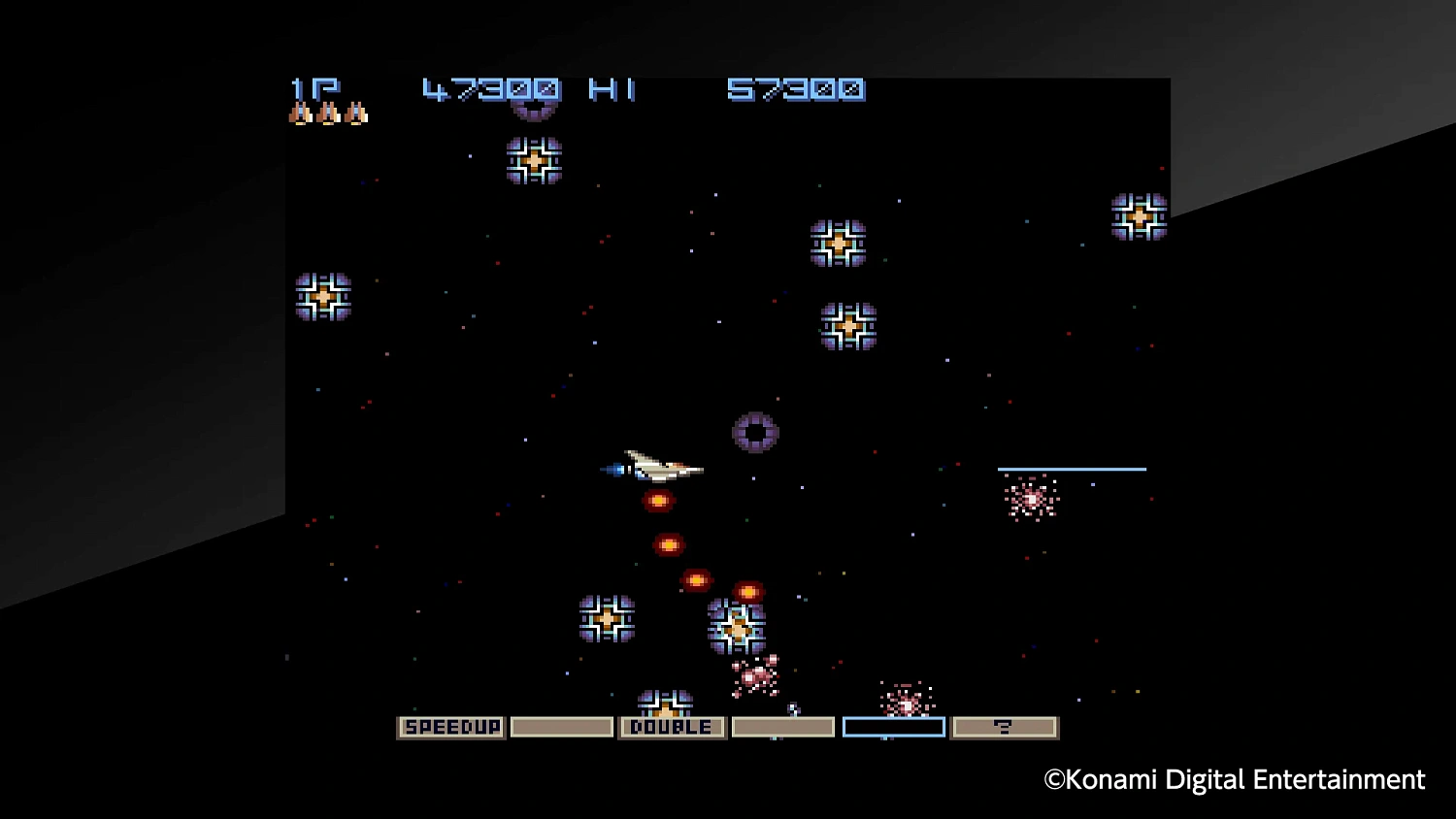Click the dark ring enemy near screen center
This screenshot has height=819, width=1456.
(x=755, y=434)
